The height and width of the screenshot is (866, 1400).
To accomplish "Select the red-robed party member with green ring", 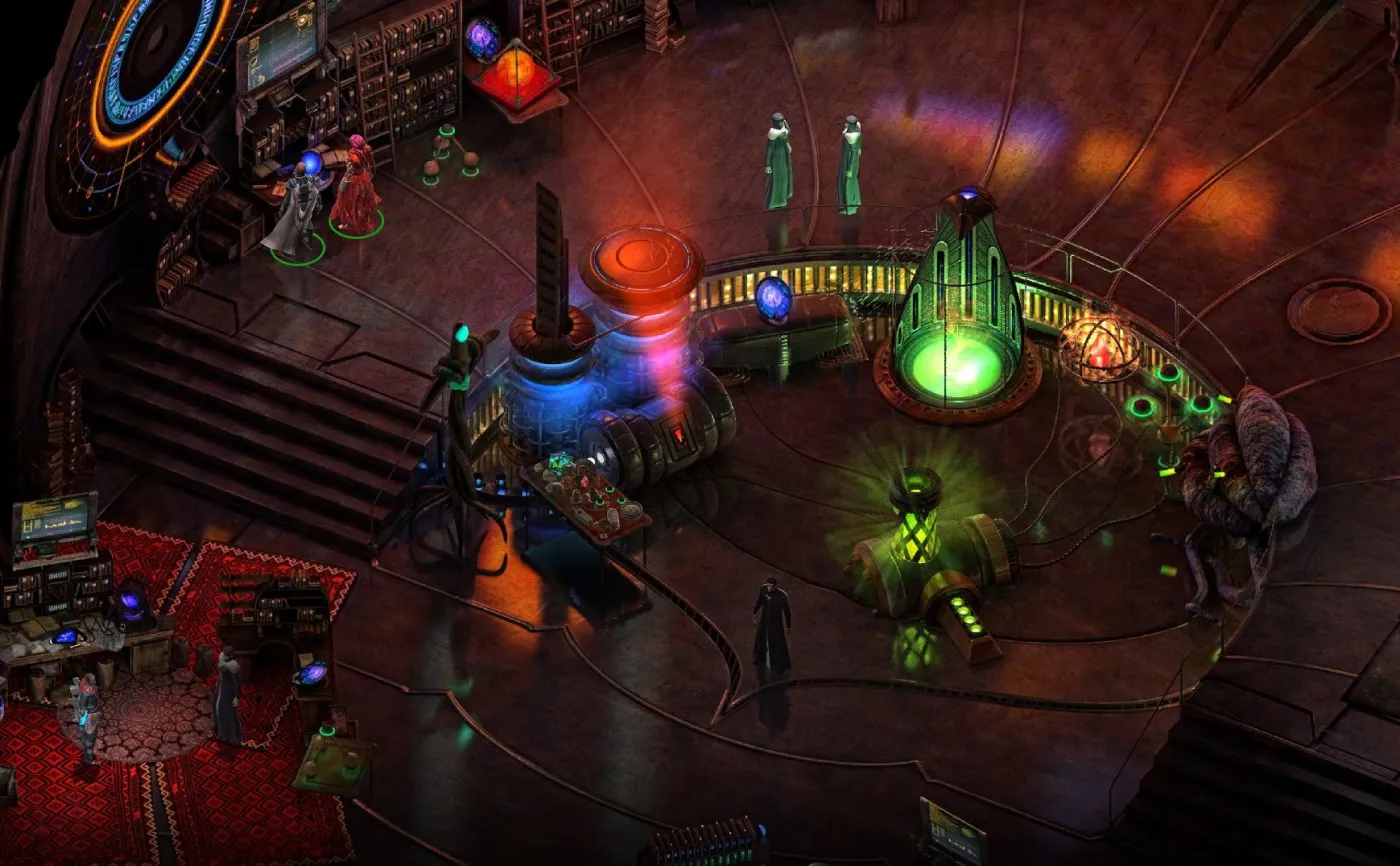I will tap(354, 192).
